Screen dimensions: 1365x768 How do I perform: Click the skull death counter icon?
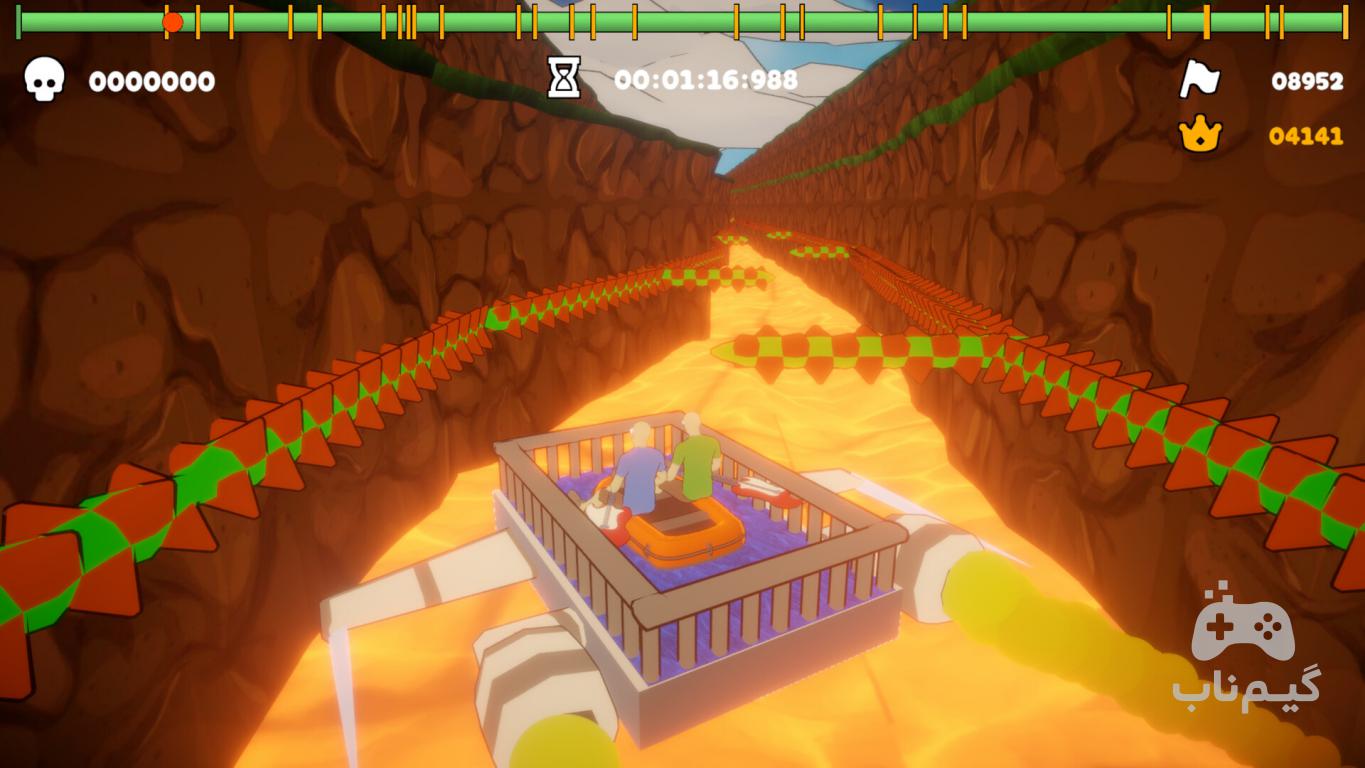click(44, 79)
